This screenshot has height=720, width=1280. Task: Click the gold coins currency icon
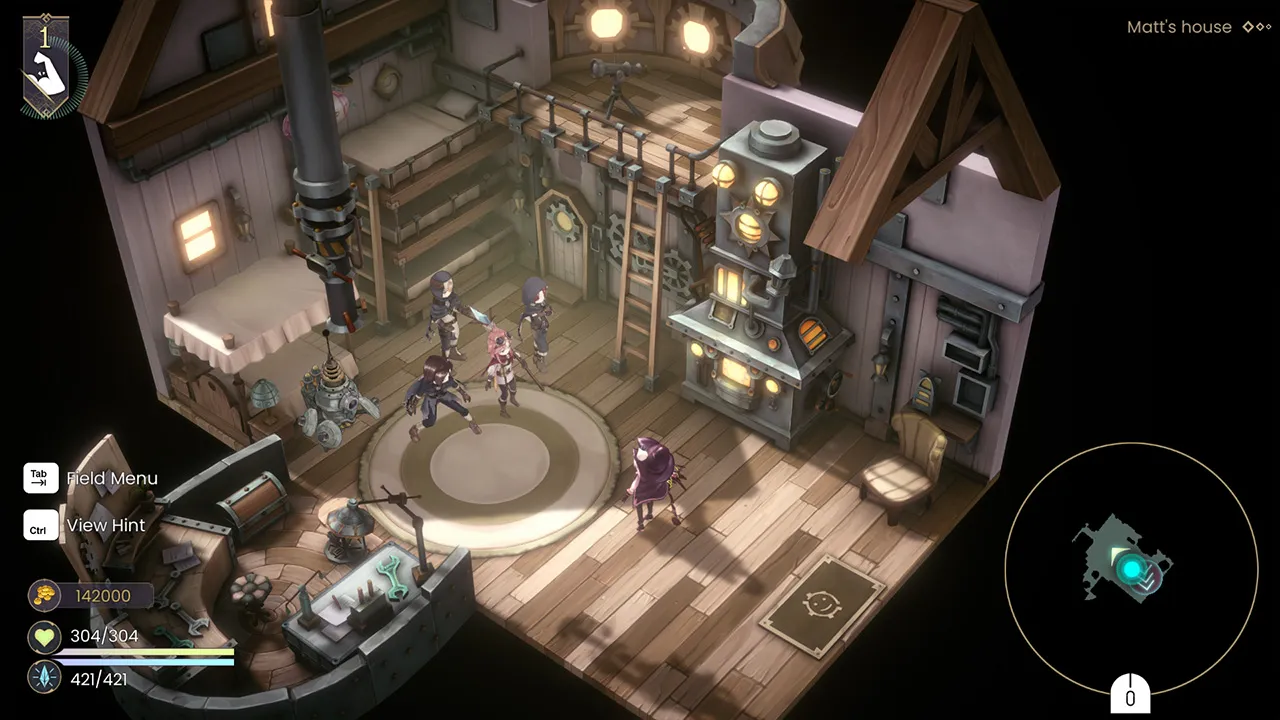[x=44, y=595]
